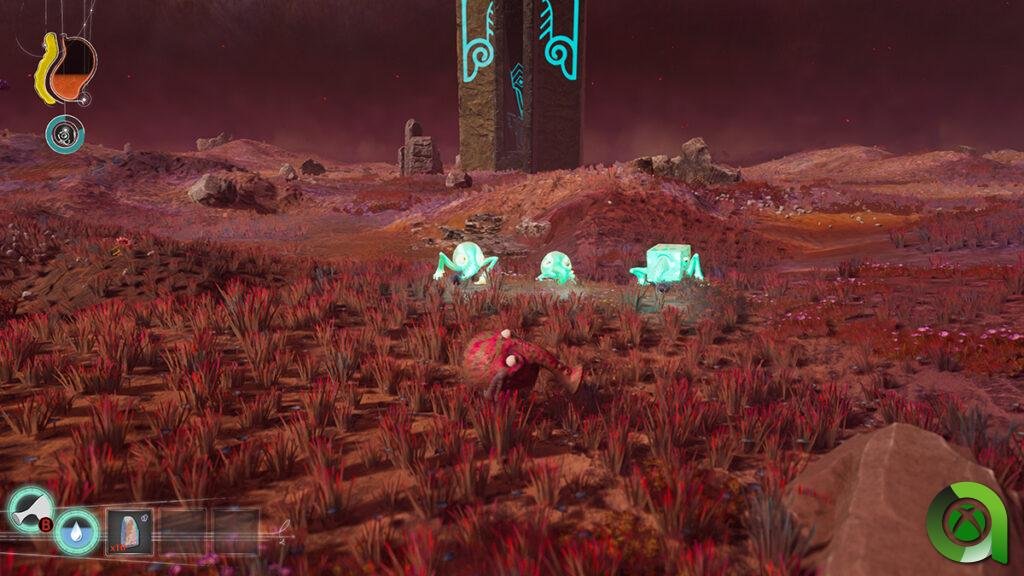Click the teal spiral ring icon
This screenshot has width=1024, height=576.
65,135
